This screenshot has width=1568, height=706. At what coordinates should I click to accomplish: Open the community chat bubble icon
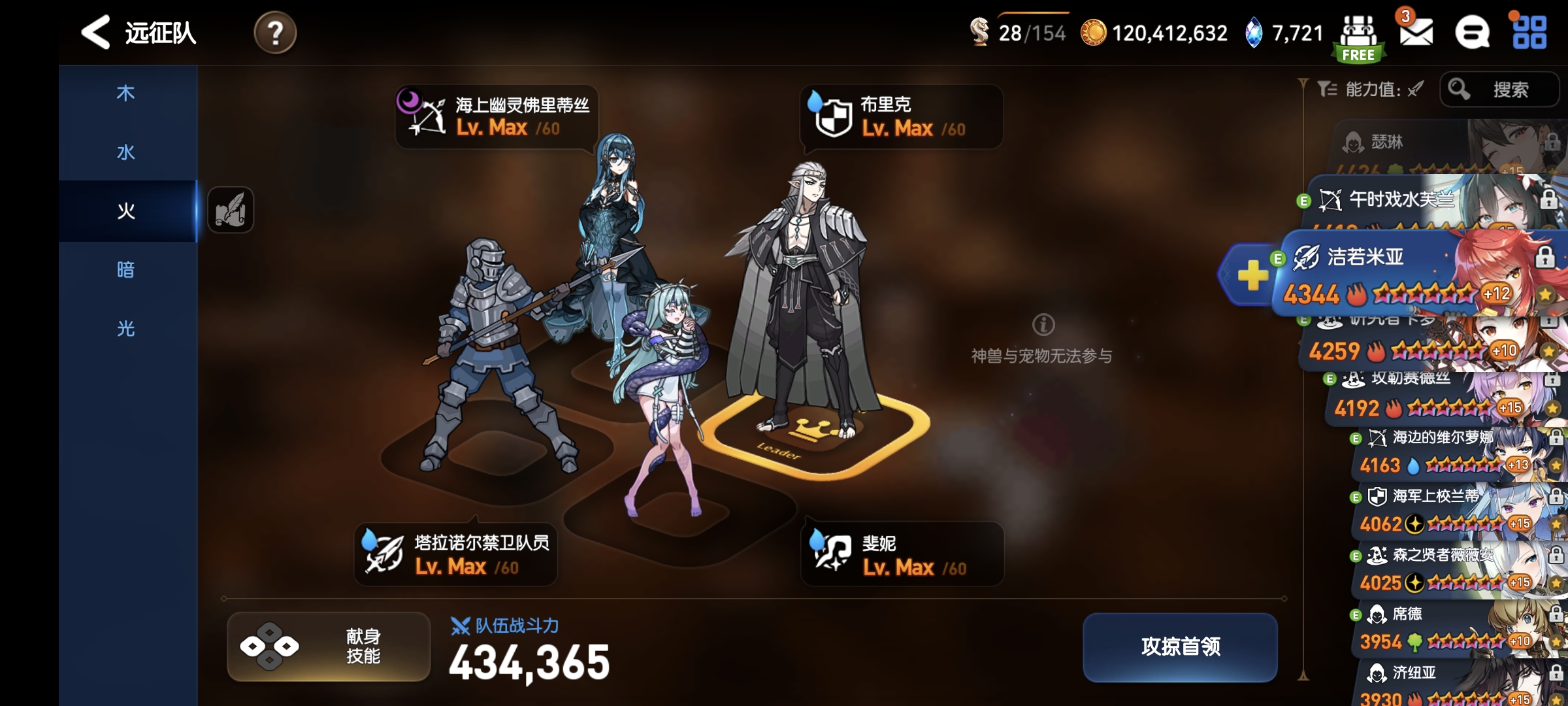(1472, 33)
